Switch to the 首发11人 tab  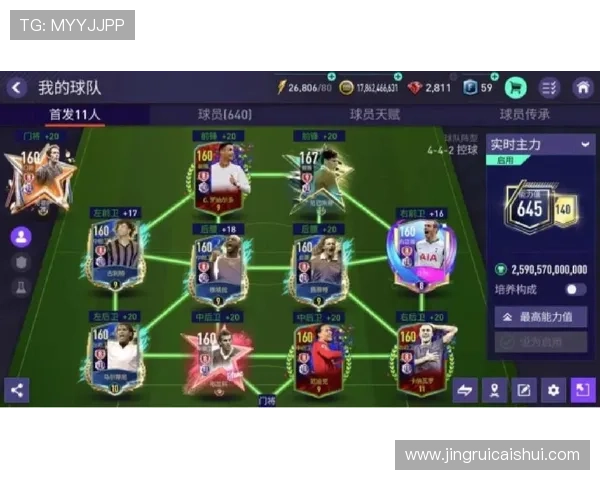click(75, 114)
